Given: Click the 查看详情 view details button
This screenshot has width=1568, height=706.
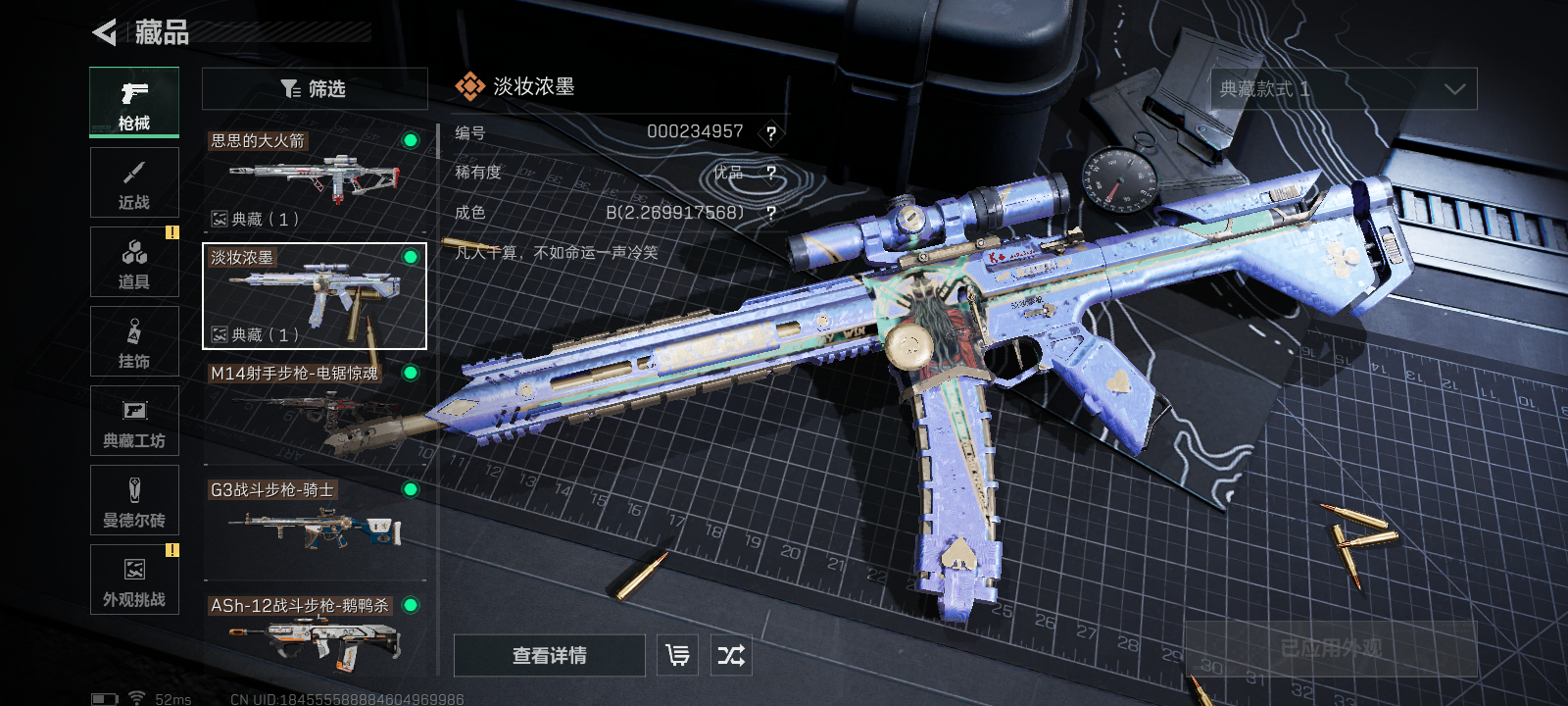Looking at the screenshot, I should click(x=549, y=655).
